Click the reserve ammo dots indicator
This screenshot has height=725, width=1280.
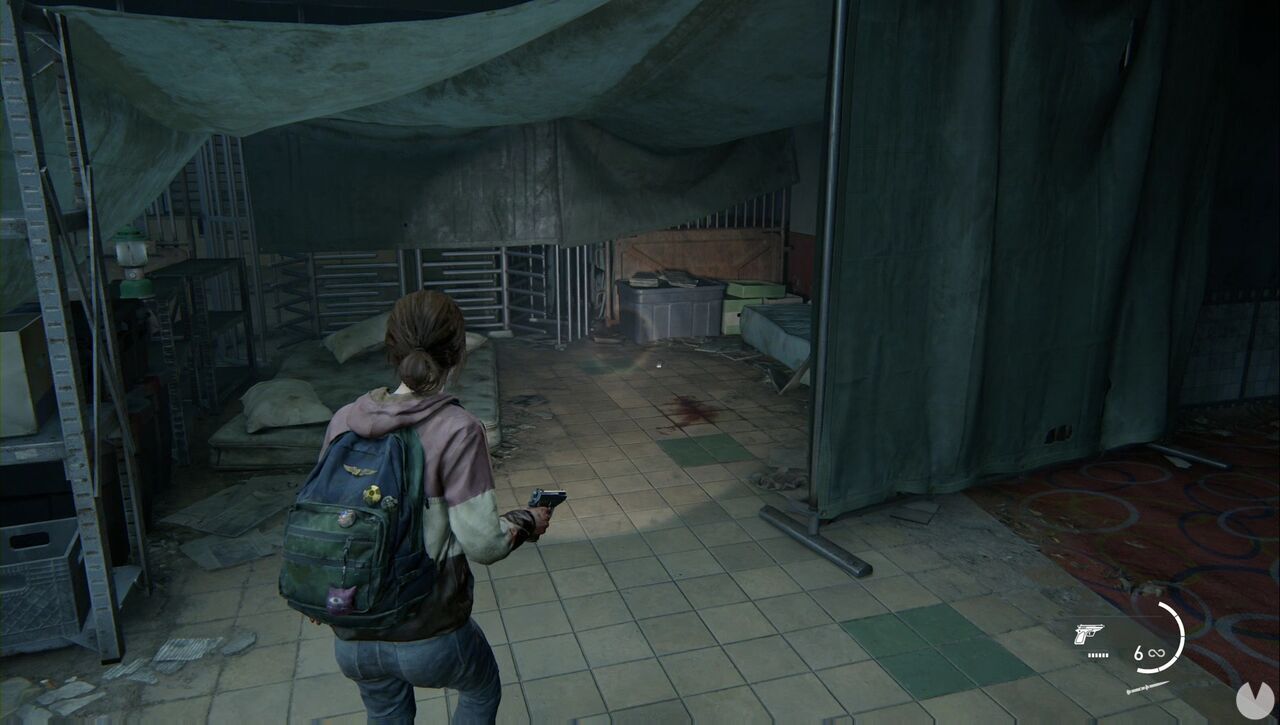point(1097,655)
